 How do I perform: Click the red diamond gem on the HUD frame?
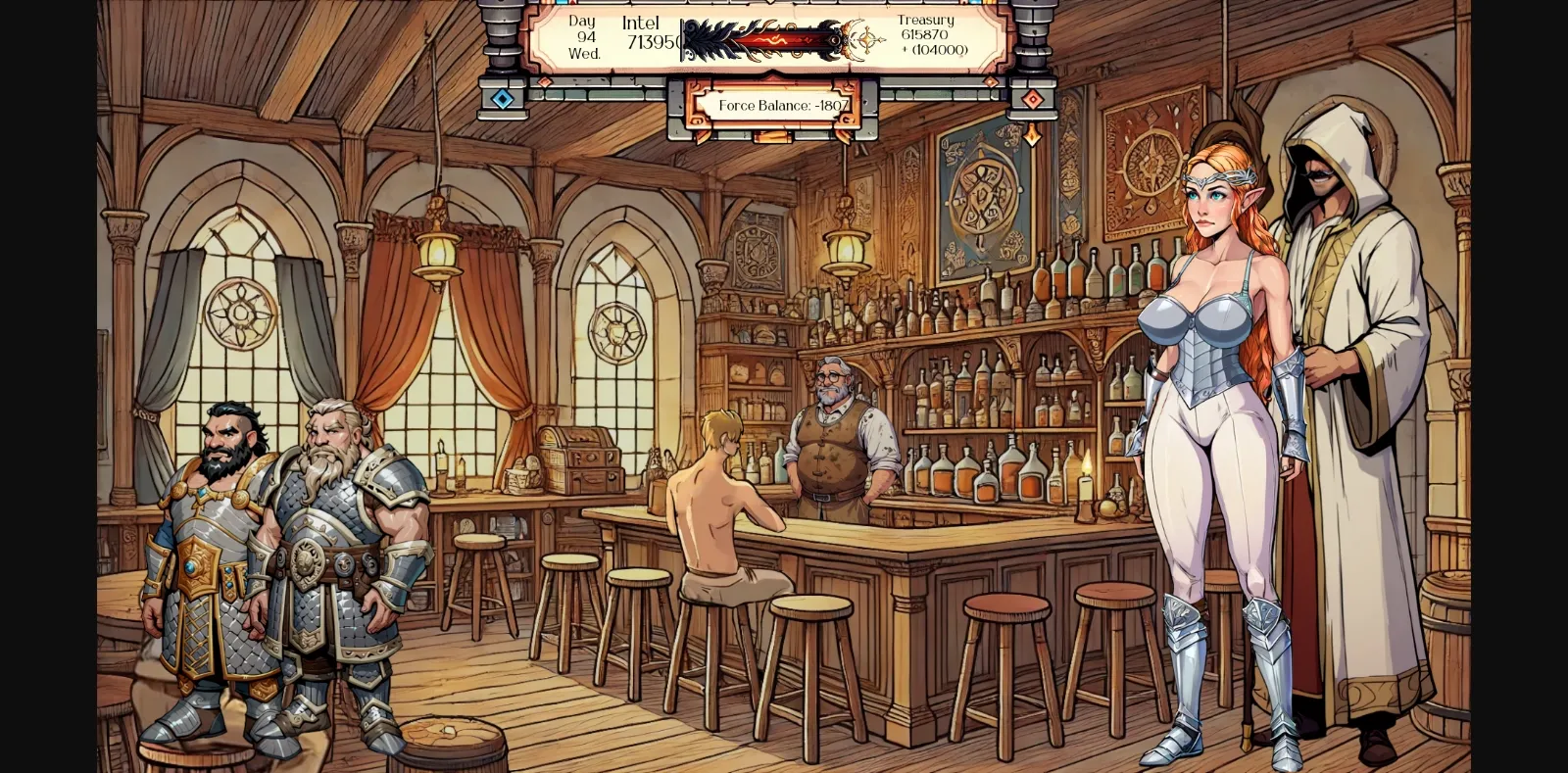coord(1033,99)
